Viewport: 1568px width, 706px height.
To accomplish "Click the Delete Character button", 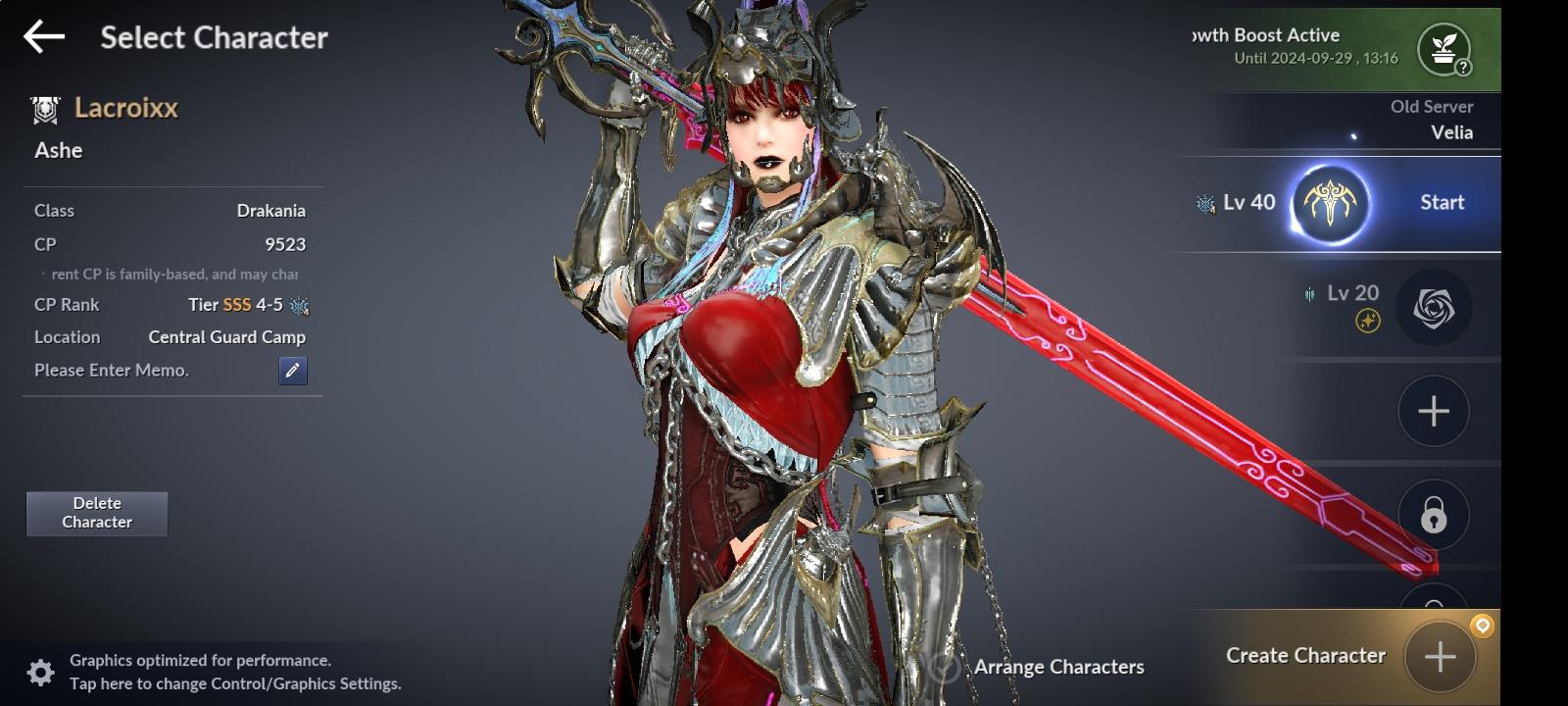I will pyautogui.click(x=96, y=513).
